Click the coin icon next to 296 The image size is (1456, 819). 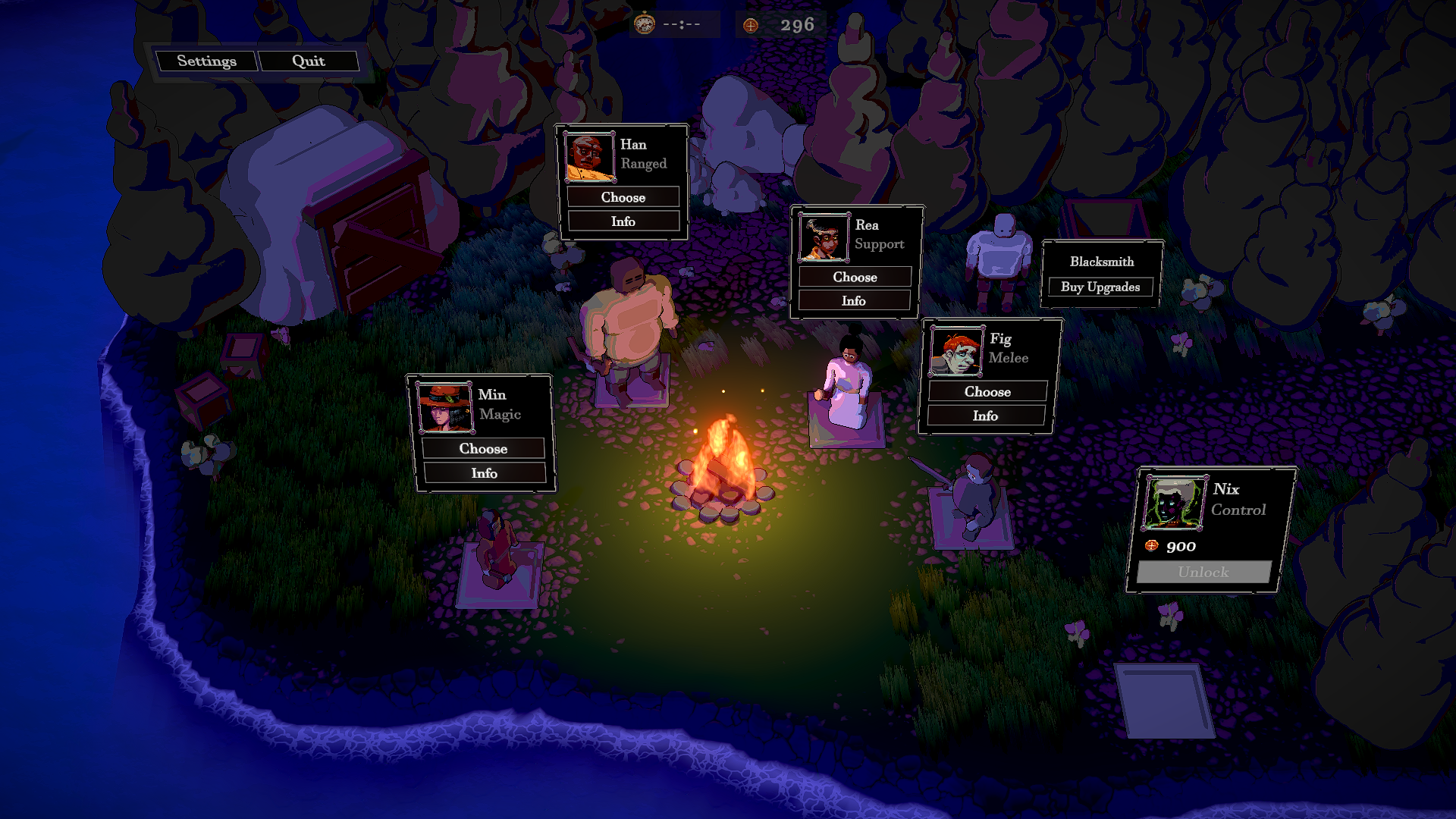tap(749, 24)
